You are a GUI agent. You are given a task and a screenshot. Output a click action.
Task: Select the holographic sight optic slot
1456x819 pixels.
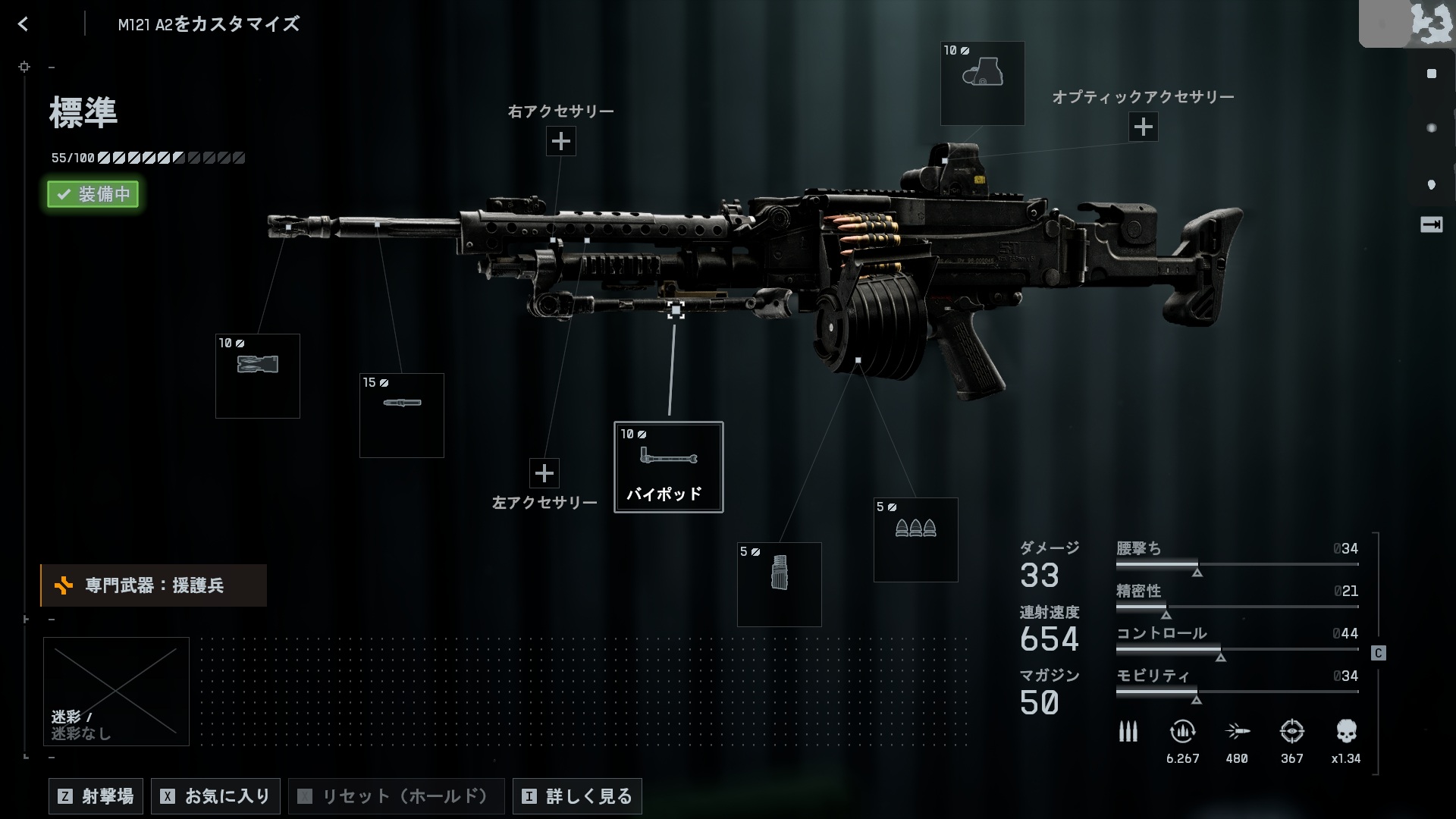(982, 83)
